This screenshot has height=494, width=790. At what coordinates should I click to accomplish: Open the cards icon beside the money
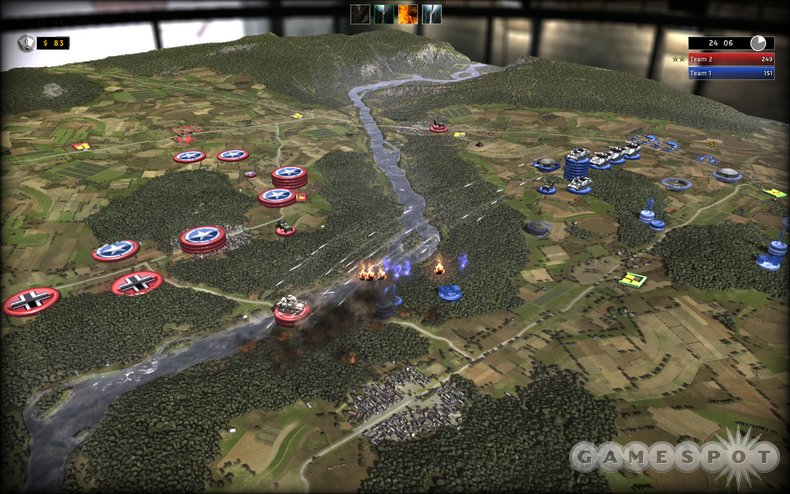(26, 42)
